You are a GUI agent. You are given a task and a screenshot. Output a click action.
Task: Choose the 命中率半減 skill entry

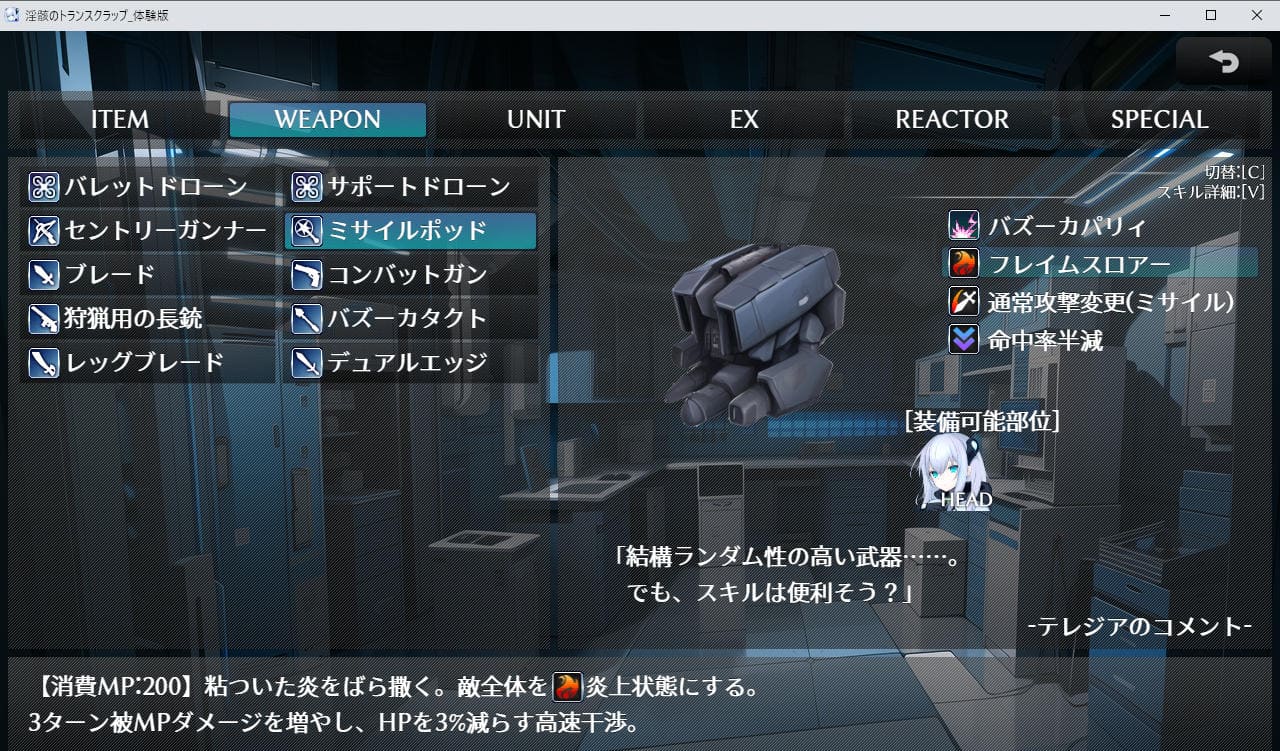tap(1044, 340)
